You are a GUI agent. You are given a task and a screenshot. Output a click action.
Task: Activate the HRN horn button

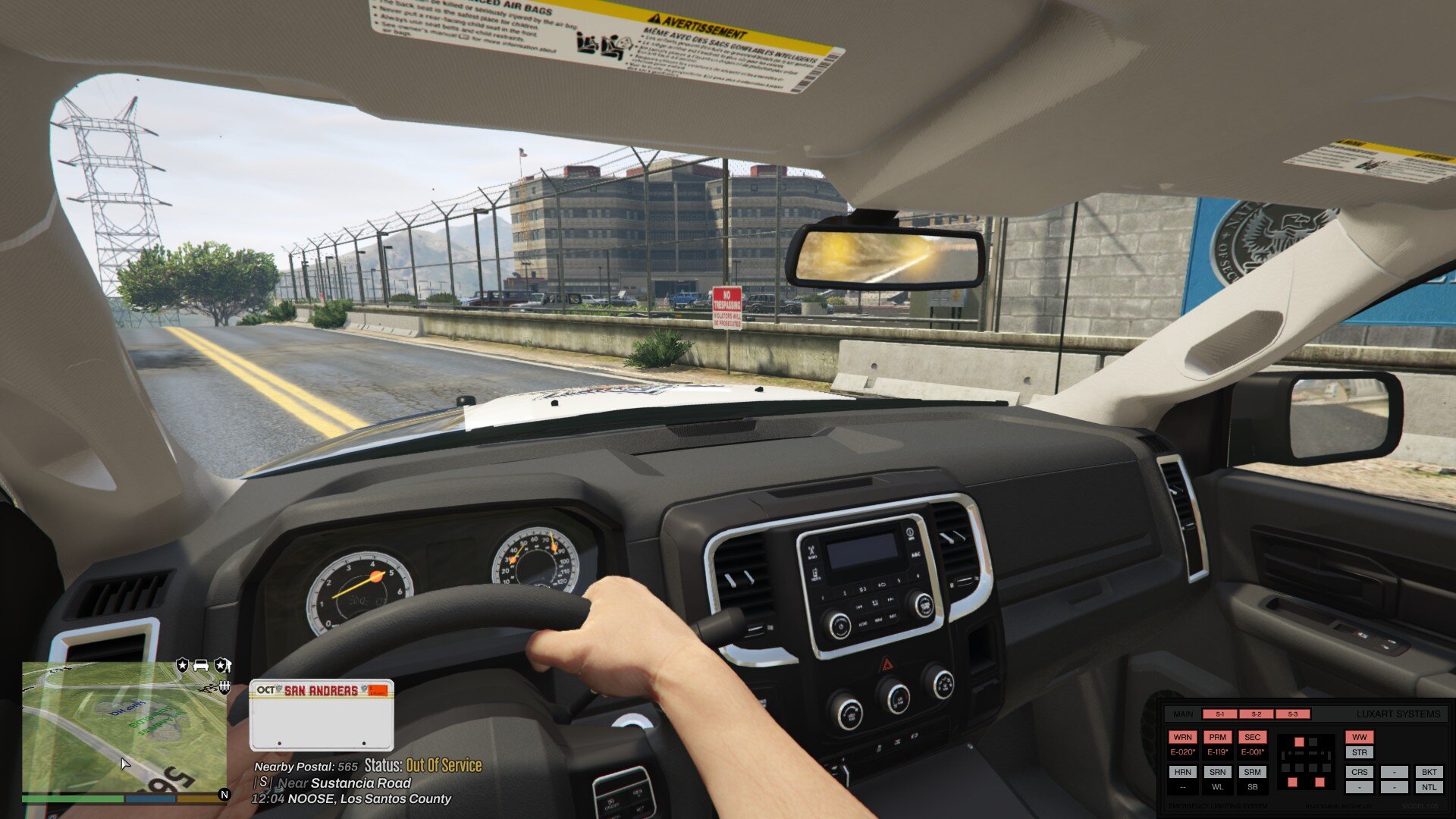1182,772
